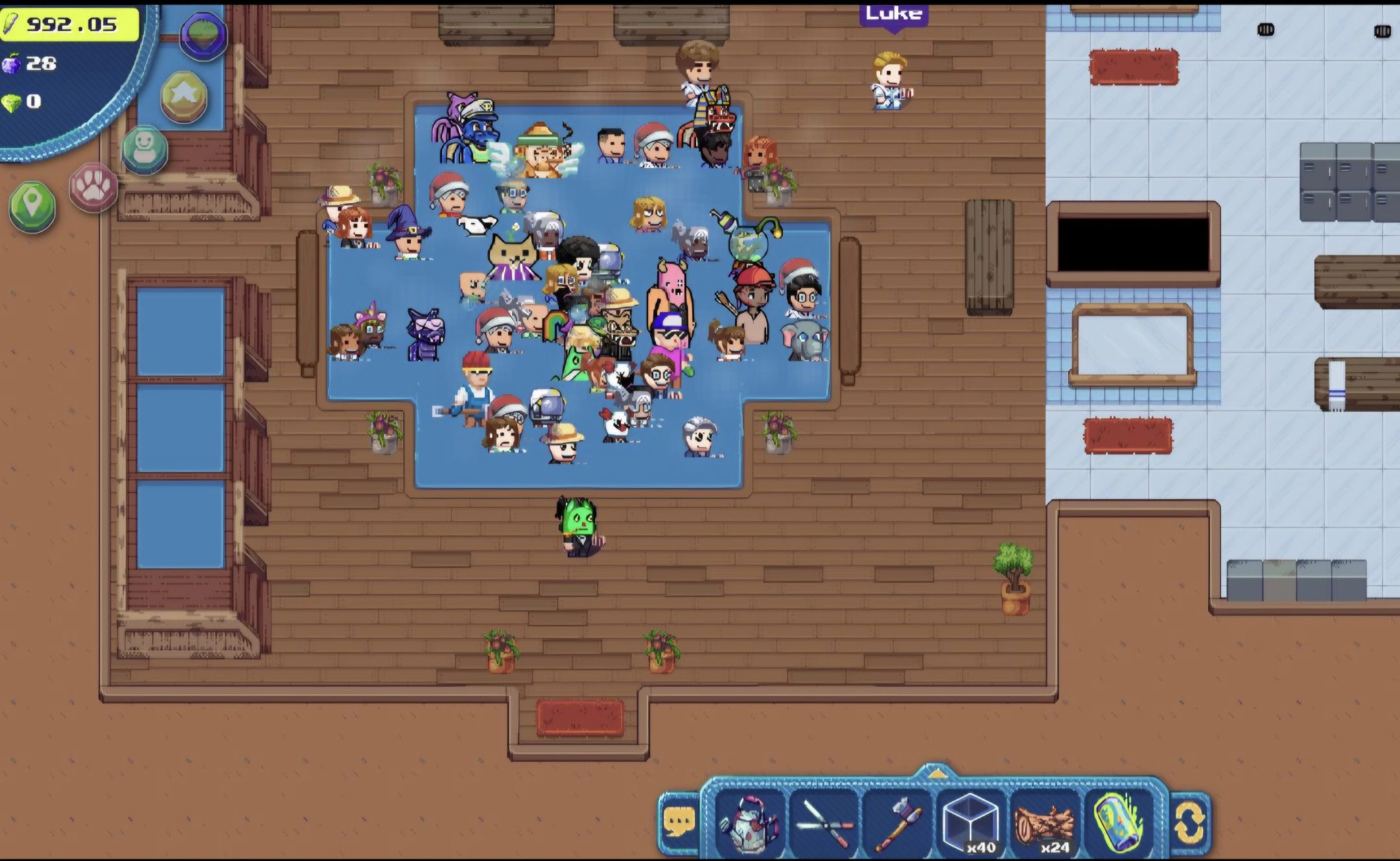The image size is (1400, 861).
Task: Use the glowing energy can item
Action: pyautogui.click(x=1118, y=823)
